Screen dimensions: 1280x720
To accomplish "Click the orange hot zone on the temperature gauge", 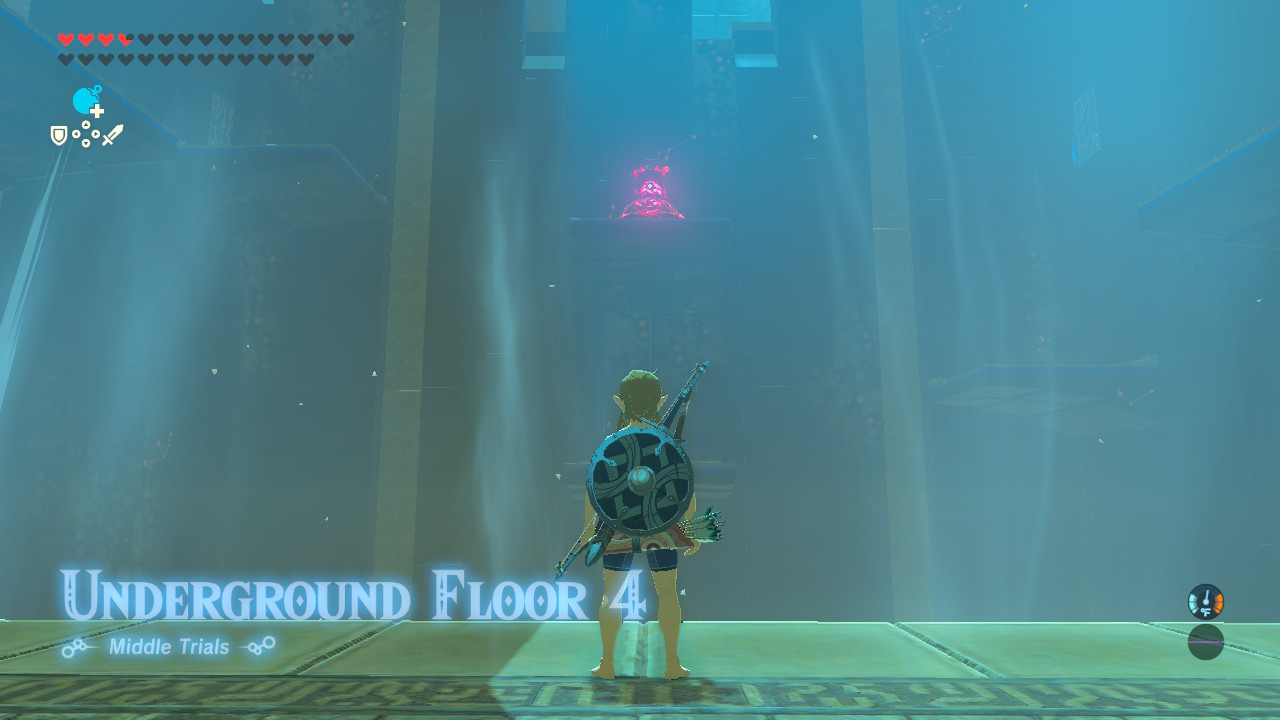I will (1218, 602).
